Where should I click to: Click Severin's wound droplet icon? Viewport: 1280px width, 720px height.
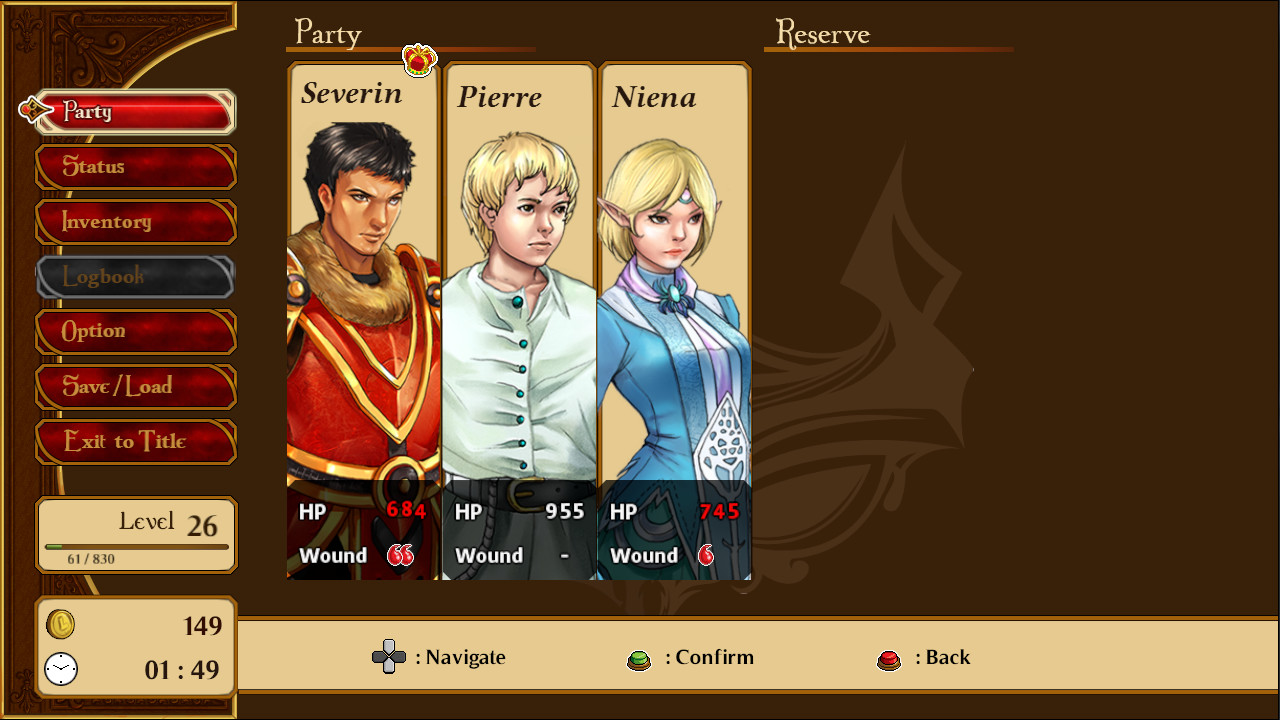(399, 555)
